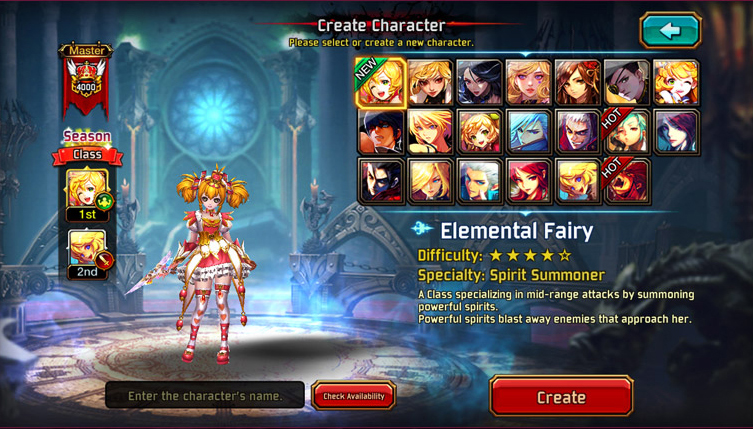The width and height of the screenshot is (753, 429).
Task: Choose the HOT red beast character portrait
Action: (627, 181)
